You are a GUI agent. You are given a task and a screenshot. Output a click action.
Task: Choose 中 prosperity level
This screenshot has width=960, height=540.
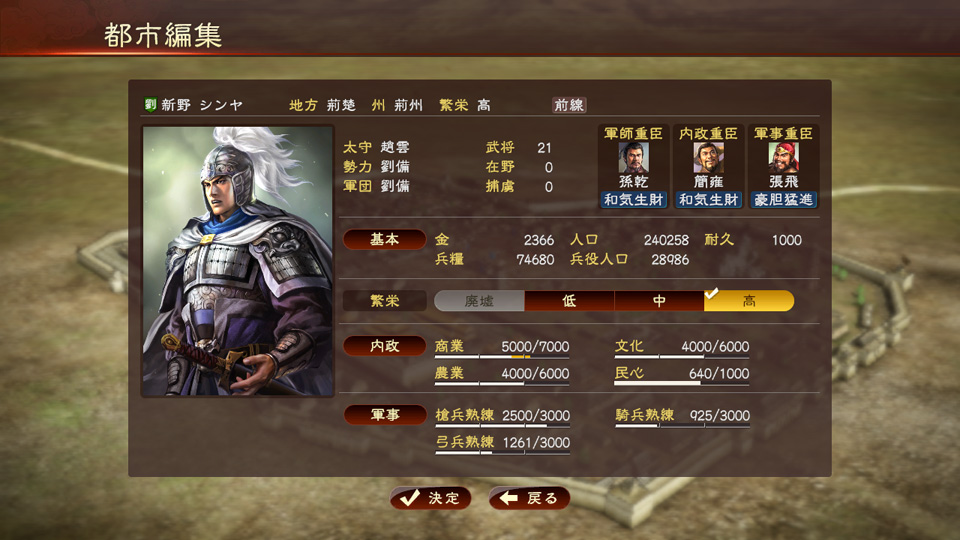pyautogui.click(x=659, y=301)
